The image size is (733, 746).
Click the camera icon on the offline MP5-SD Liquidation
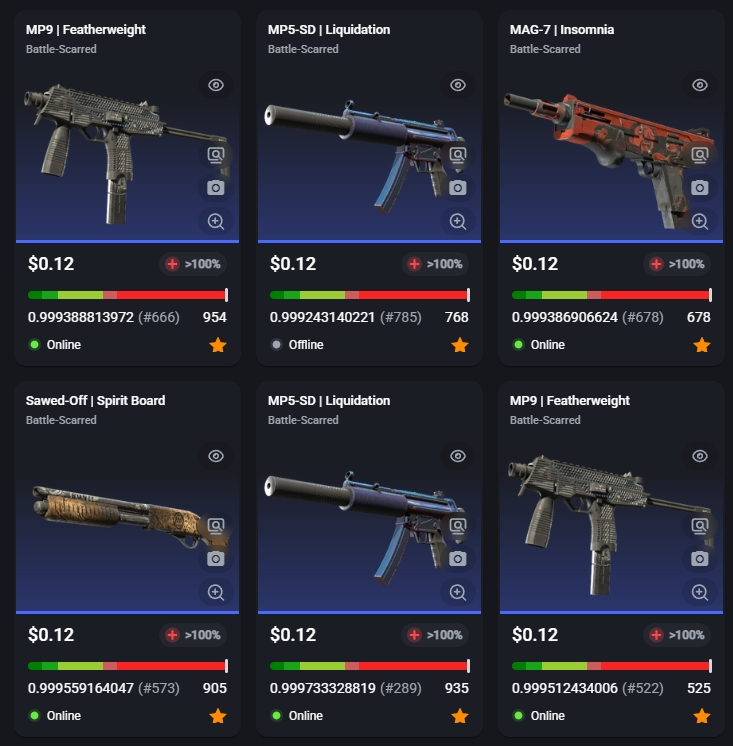coord(458,188)
